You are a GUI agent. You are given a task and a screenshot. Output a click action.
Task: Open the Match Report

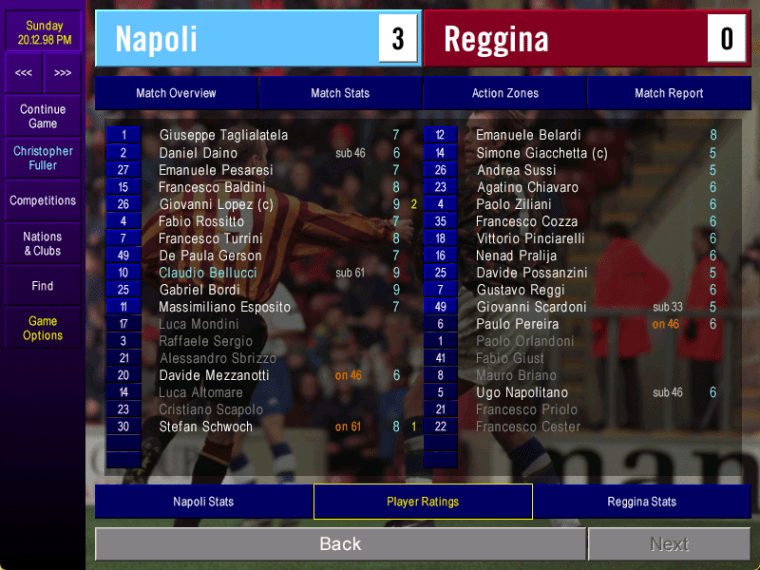tap(669, 93)
